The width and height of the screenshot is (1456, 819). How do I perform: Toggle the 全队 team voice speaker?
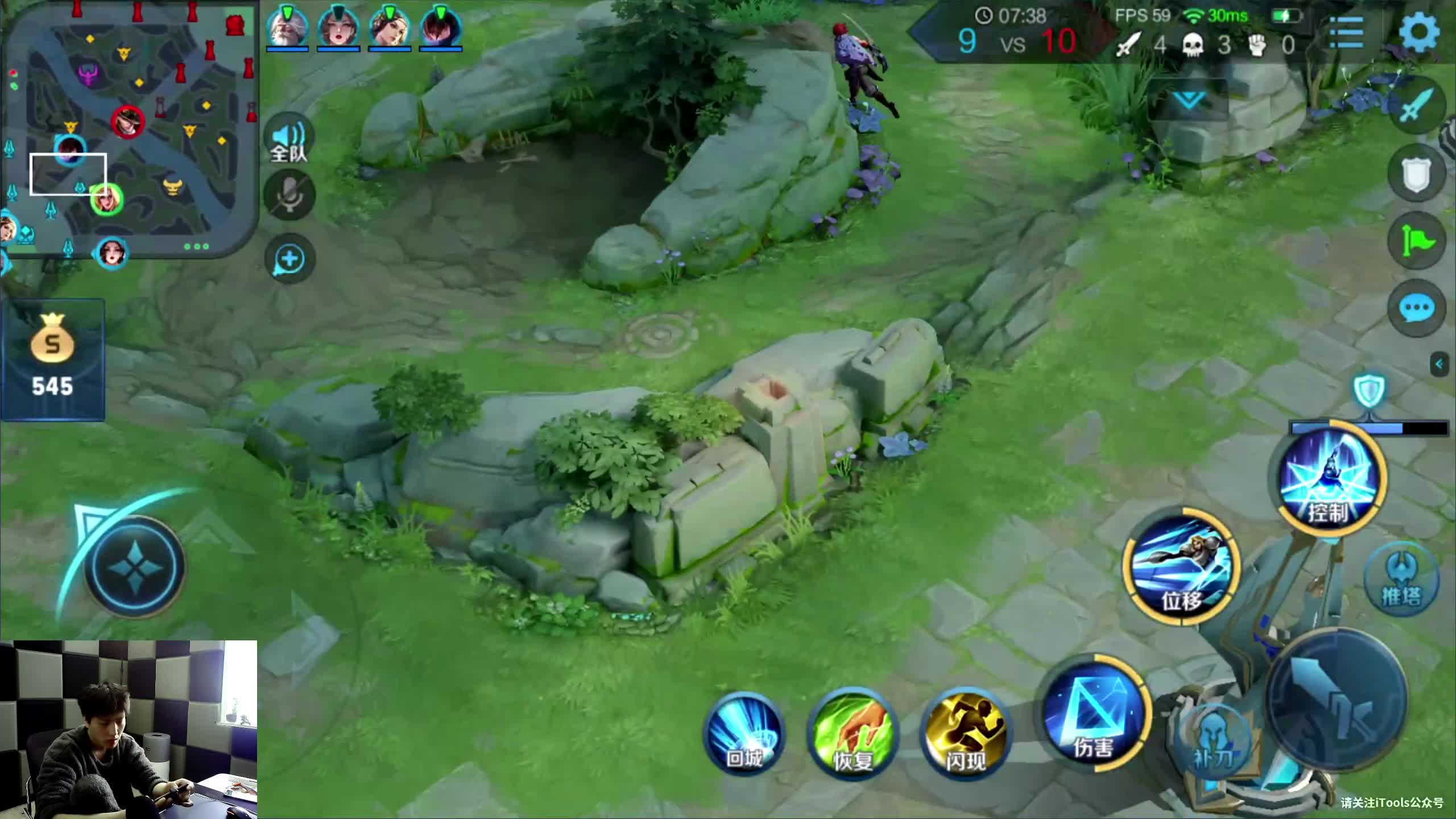click(289, 140)
